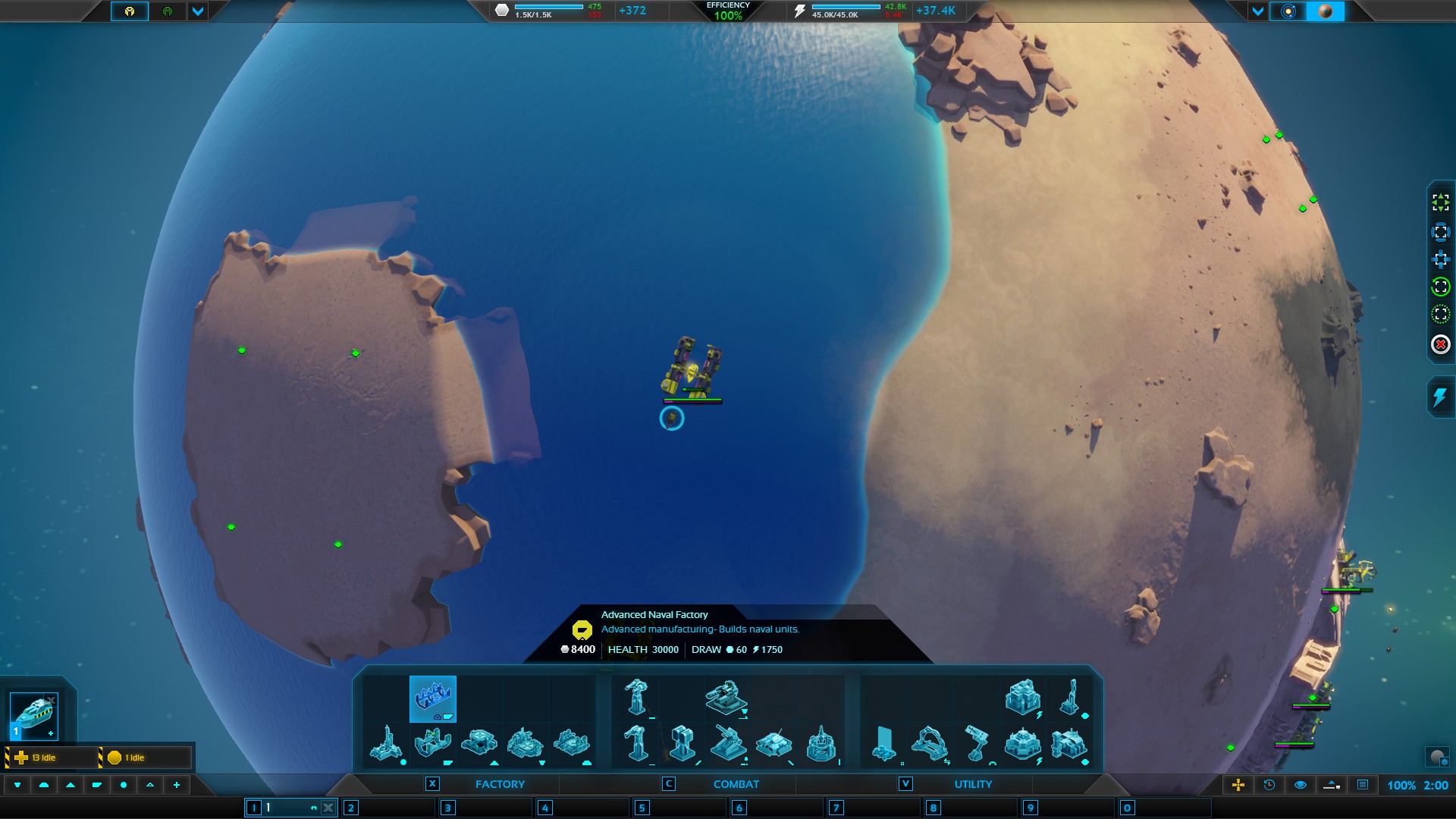Activate the stop command red X icon
This screenshot has width=1456, height=819.
[1440, 344]
